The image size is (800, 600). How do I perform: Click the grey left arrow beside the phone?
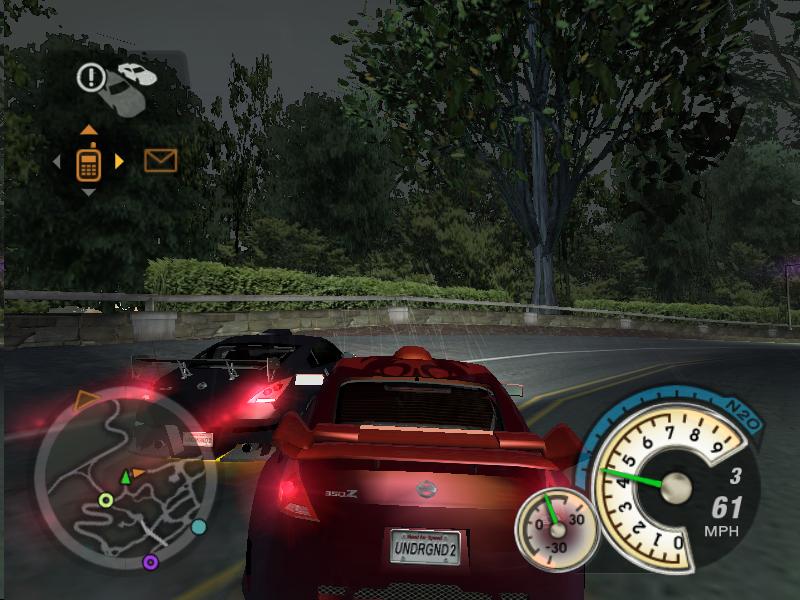click(58, 160)
